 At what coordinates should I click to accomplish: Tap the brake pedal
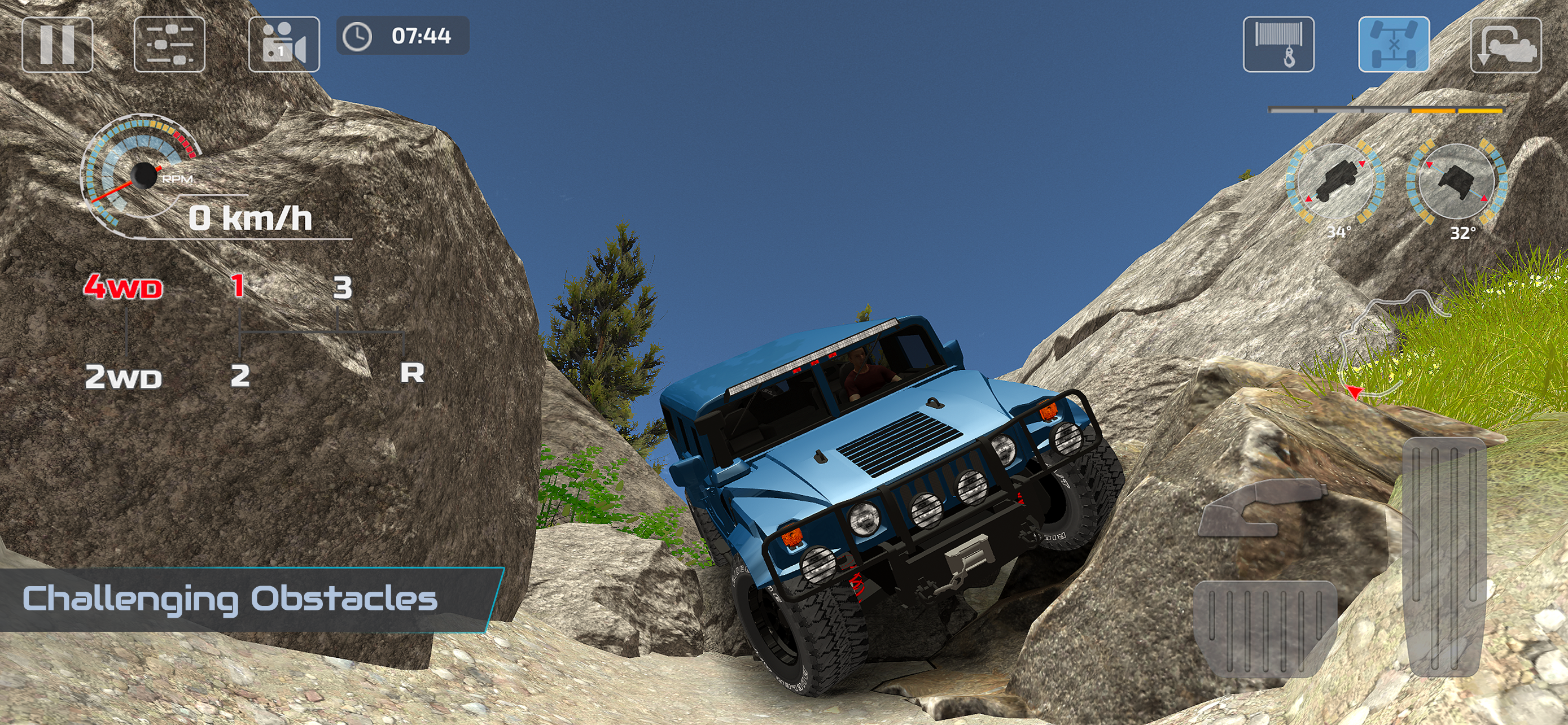coord(1265,627)
